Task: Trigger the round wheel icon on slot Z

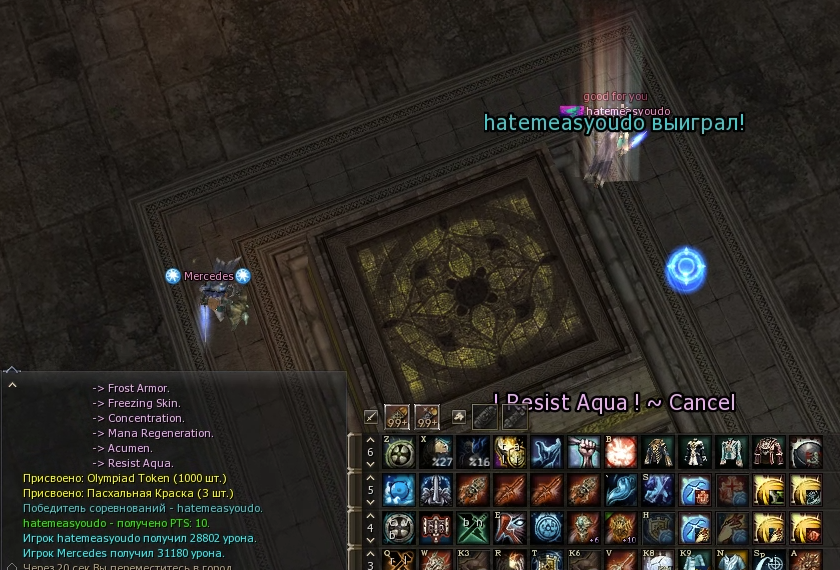Action: coord(398,452)
